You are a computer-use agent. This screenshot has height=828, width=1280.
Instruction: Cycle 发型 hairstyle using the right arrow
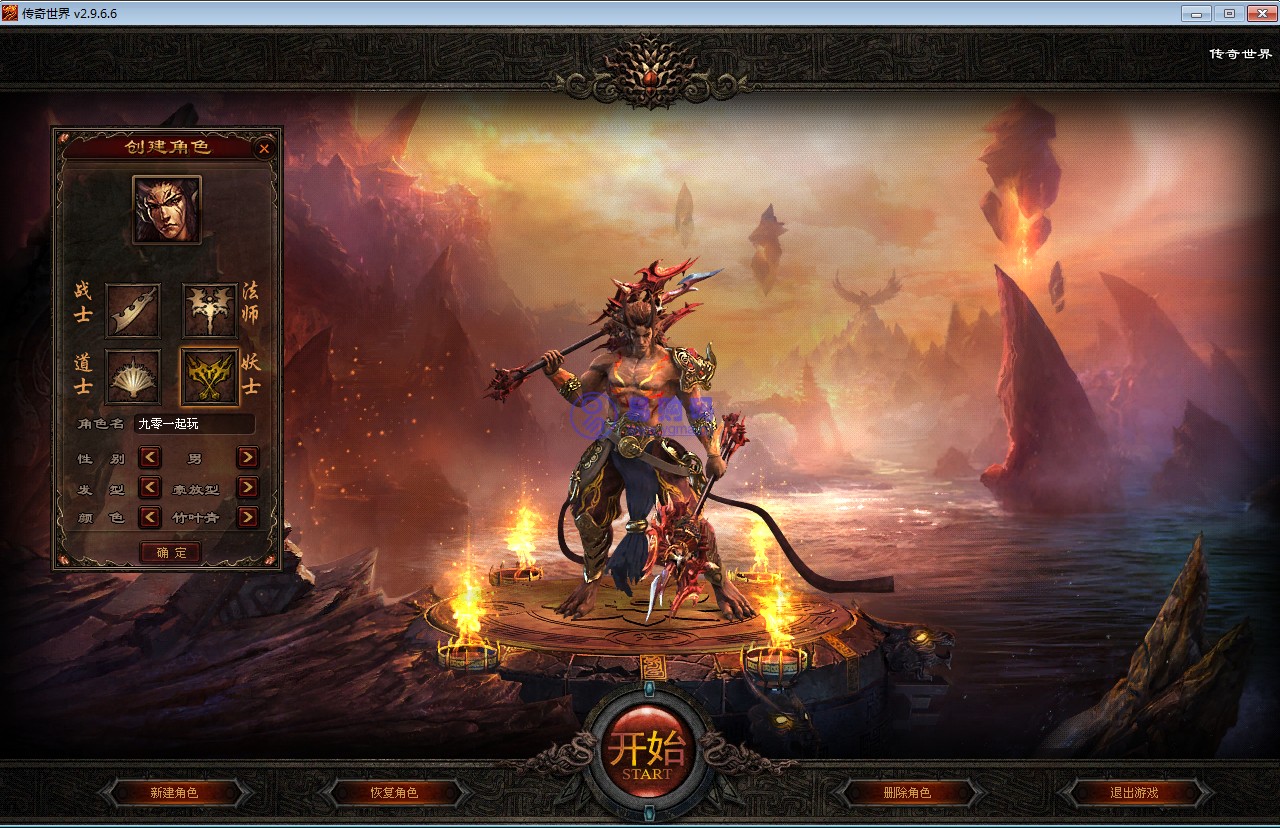247,488
